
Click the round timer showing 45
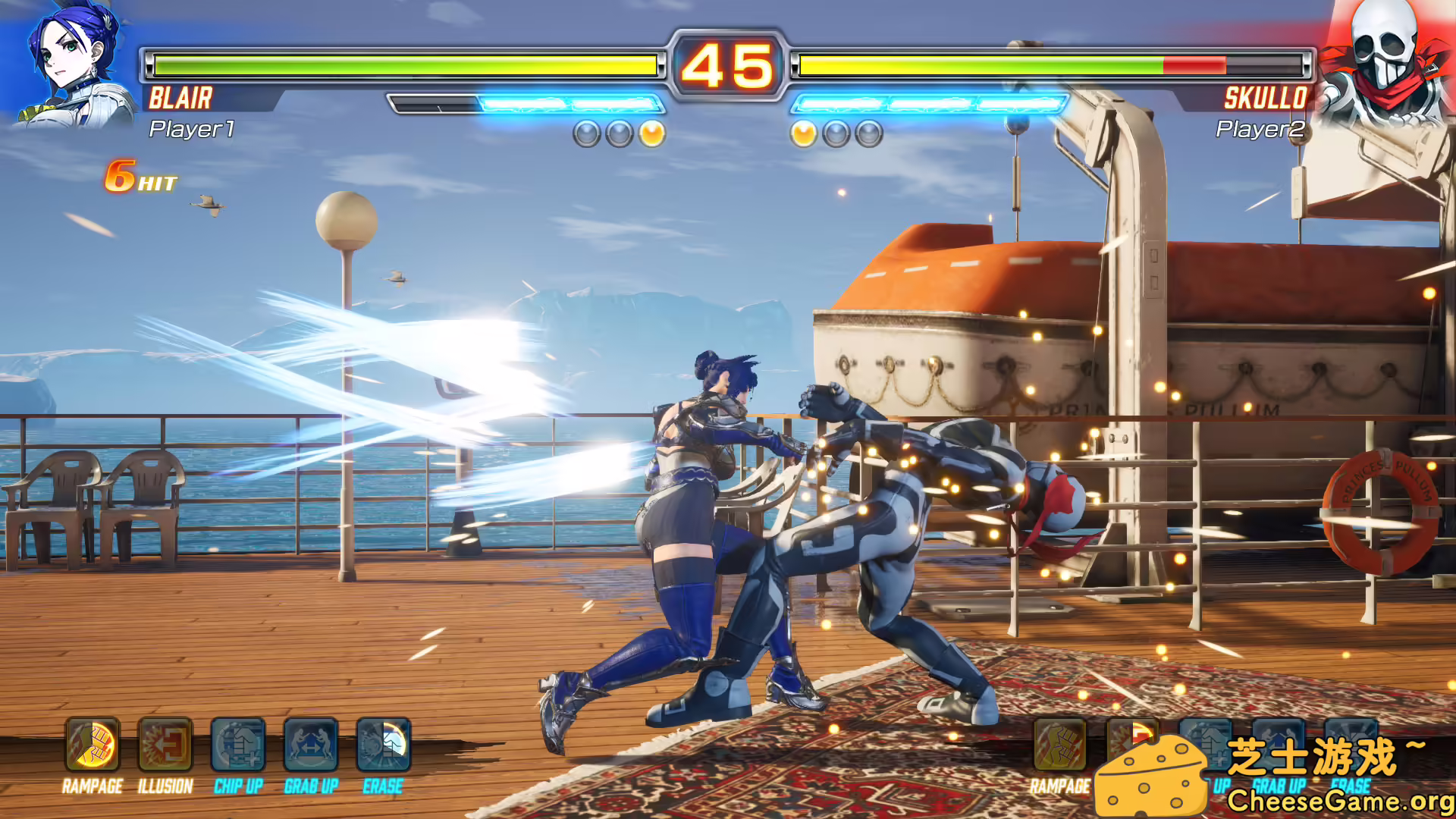tap(726, 67)
